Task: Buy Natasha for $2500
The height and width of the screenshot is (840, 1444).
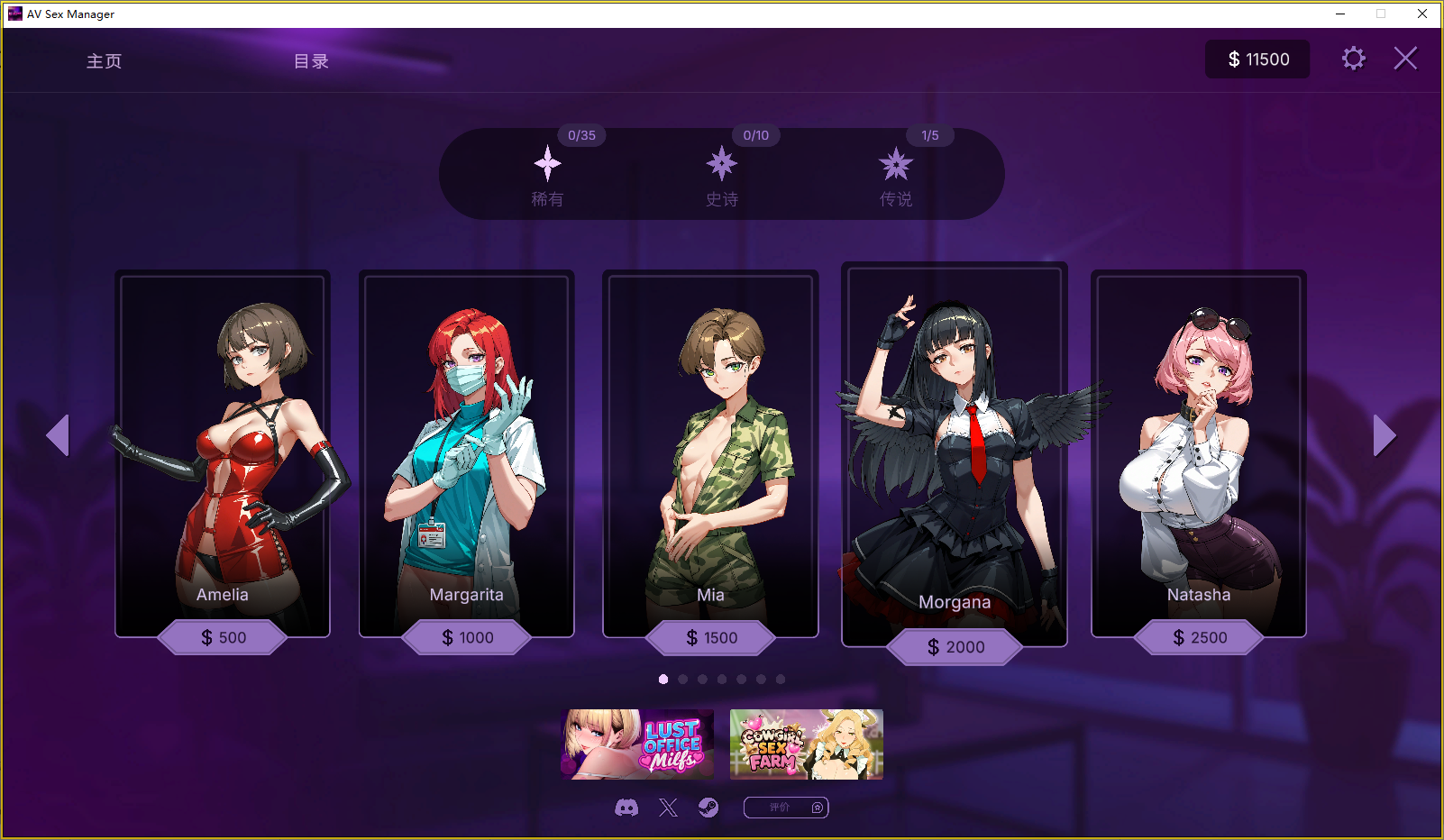Action: click(x=1199, y=637)
